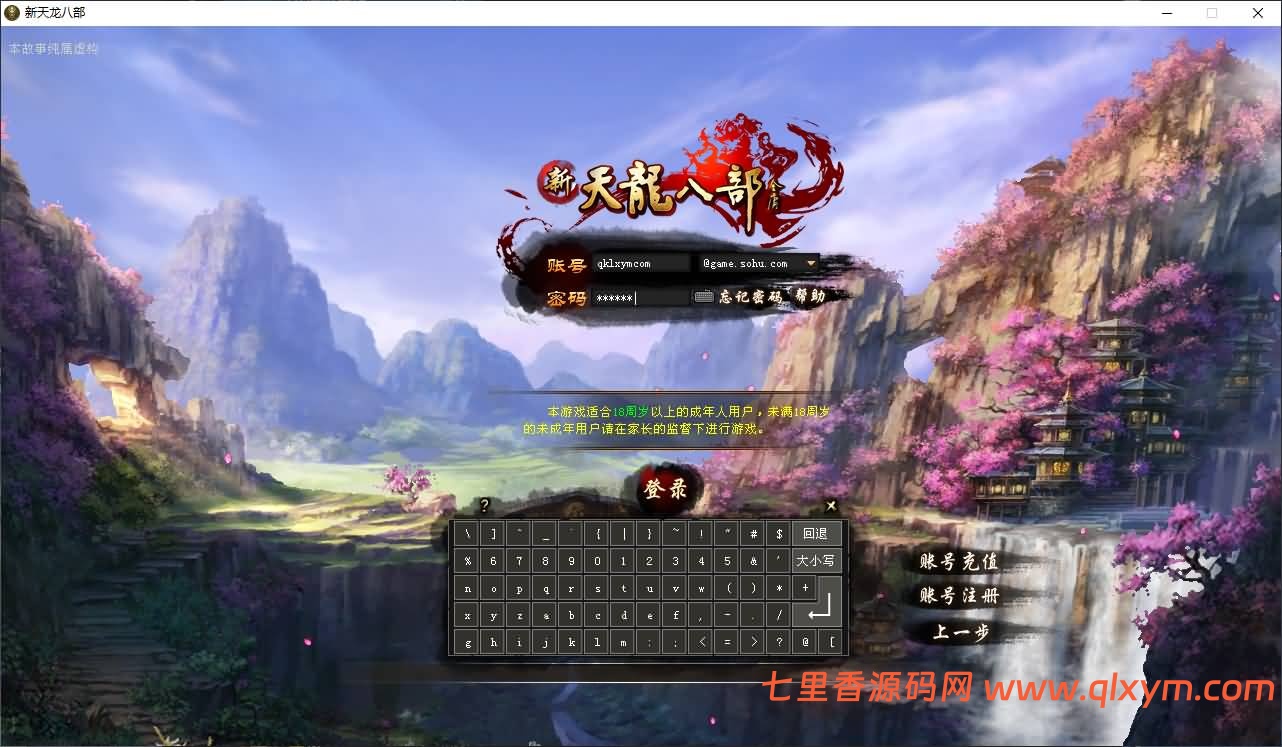This screenshot has height=747, width=1282.
Task: Open the 忘记密码 forgot password link
Action: click(752, 296)
